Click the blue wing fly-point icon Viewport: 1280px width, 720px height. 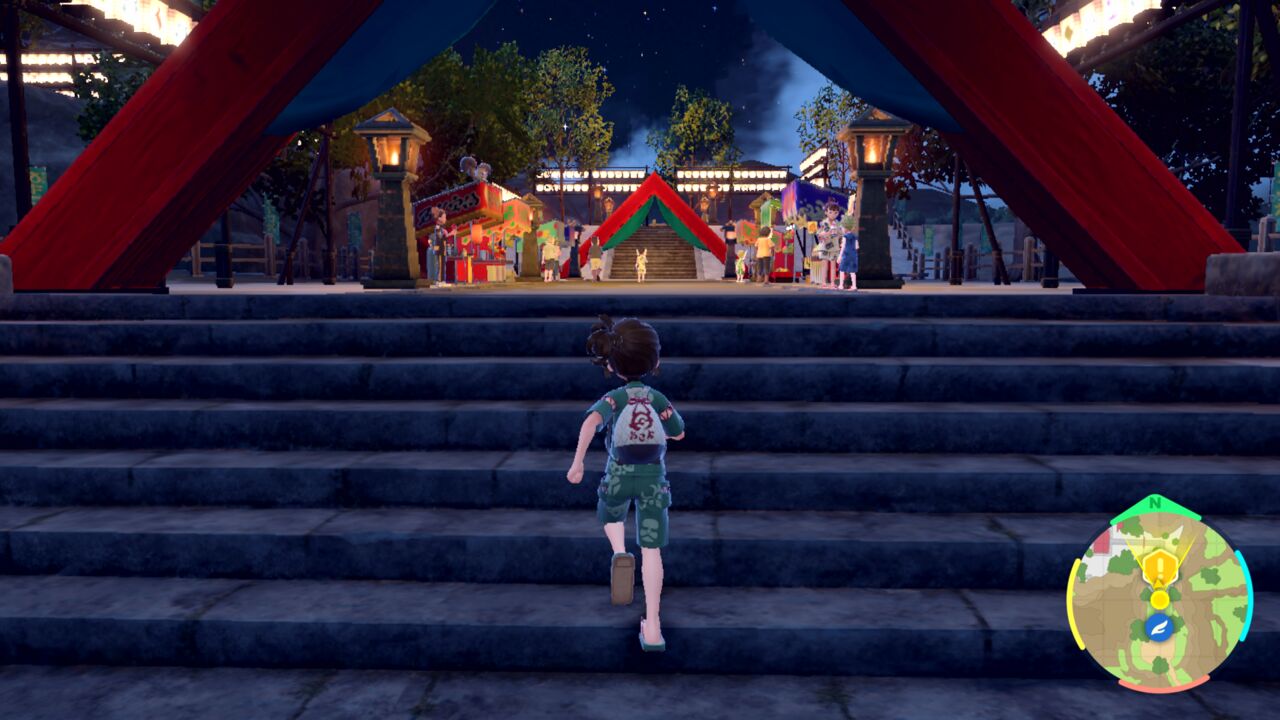(x=1159, y=628)
